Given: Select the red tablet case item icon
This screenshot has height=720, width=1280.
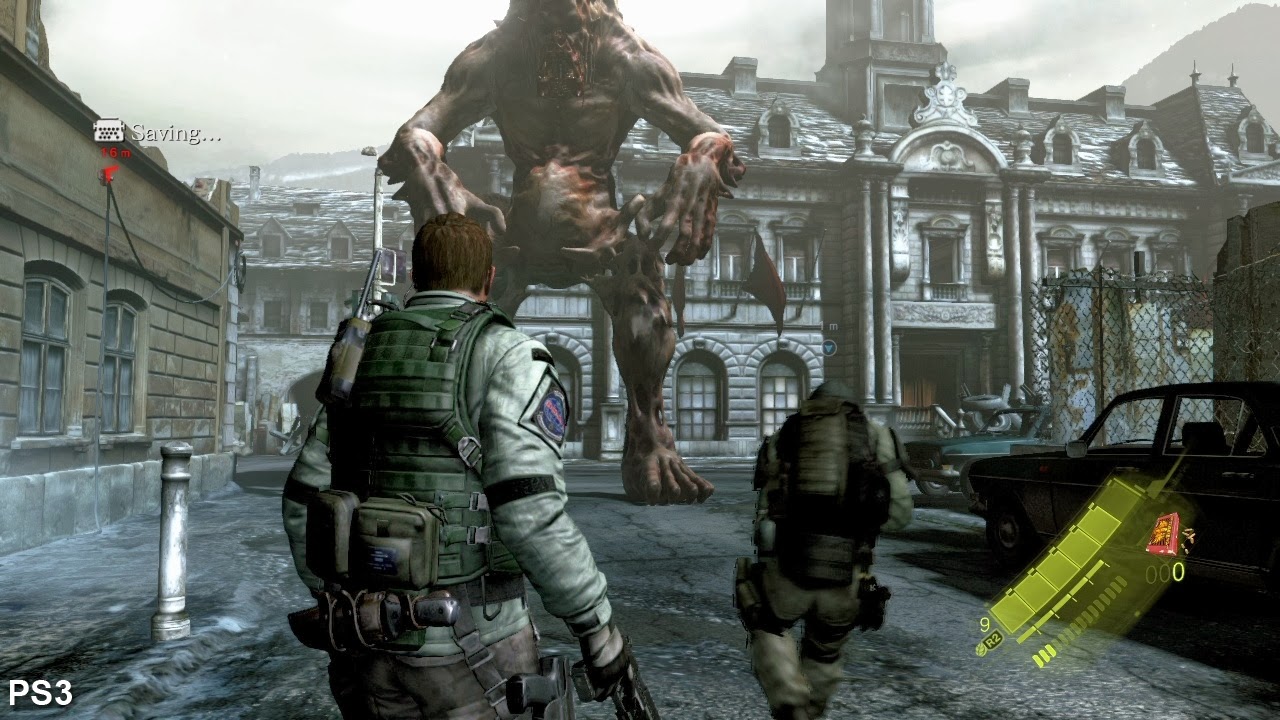Looking at the screenshot, I should [1162, 532].
